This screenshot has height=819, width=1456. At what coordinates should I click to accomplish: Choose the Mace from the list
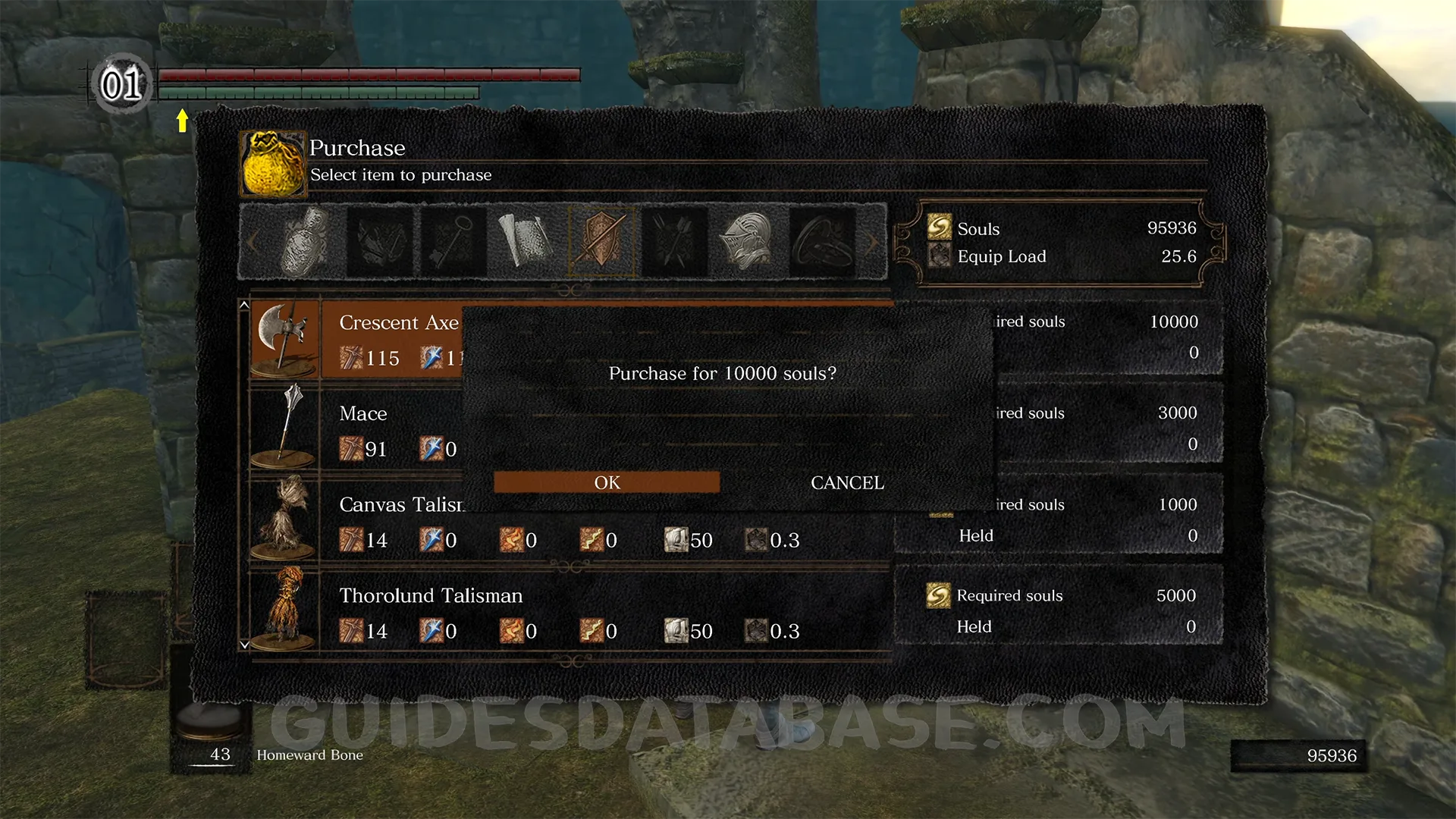coord(363,414)
